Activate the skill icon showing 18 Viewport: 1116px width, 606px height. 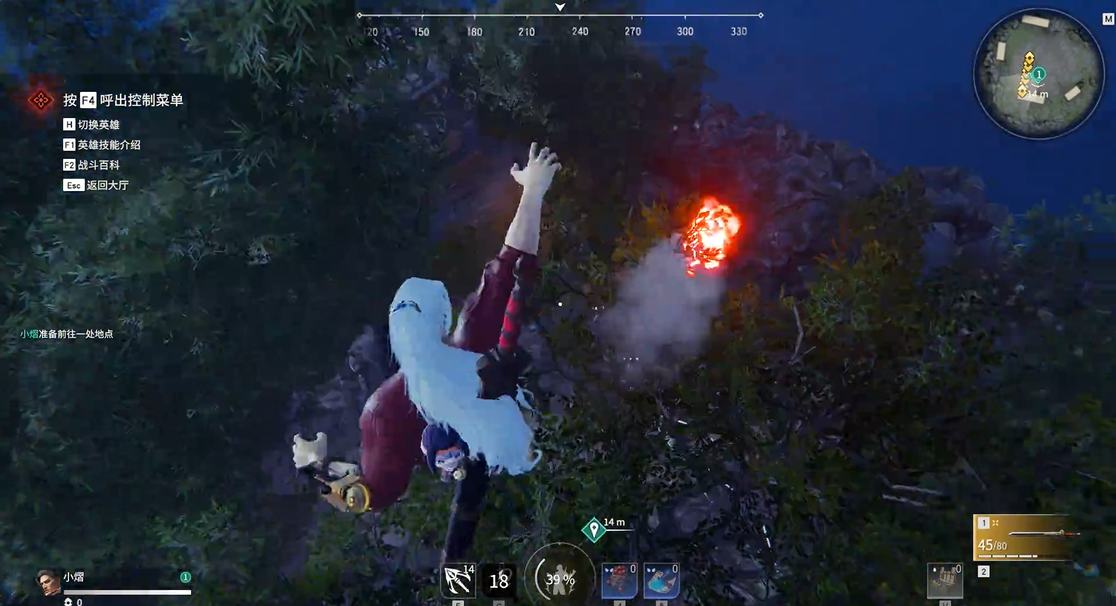coord(499,581)
